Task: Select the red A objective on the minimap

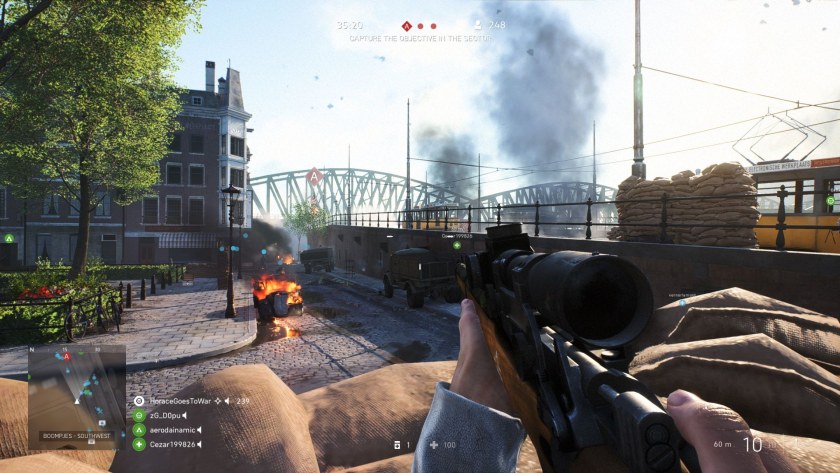Action: click(x=67, y=357)
